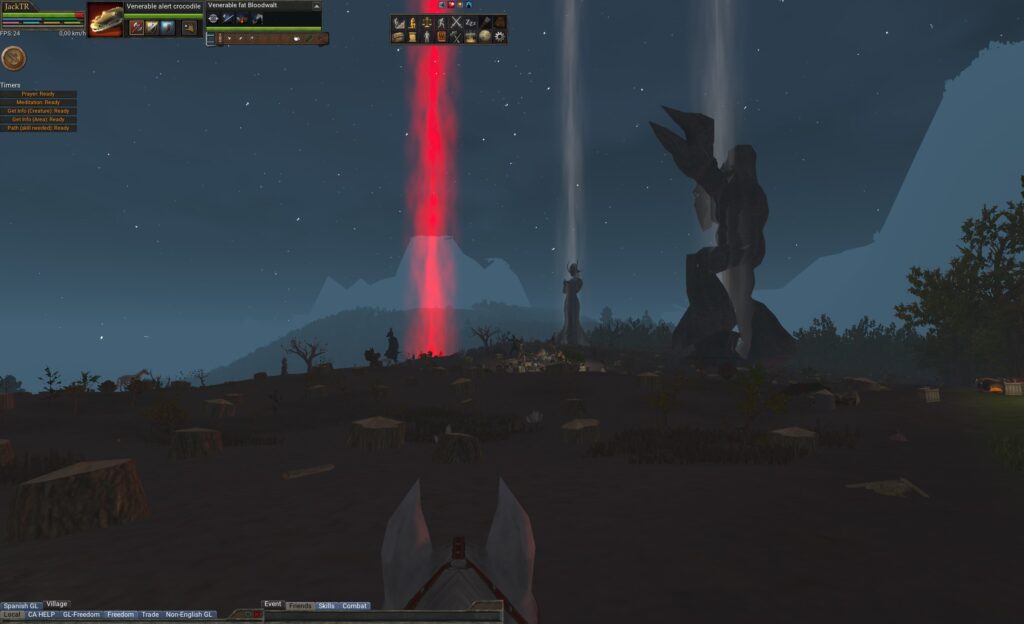This screenshot has width=1024, height=624.
Task: Collapse the Venerable fat Bloodwalt panel
Action: 316,6
